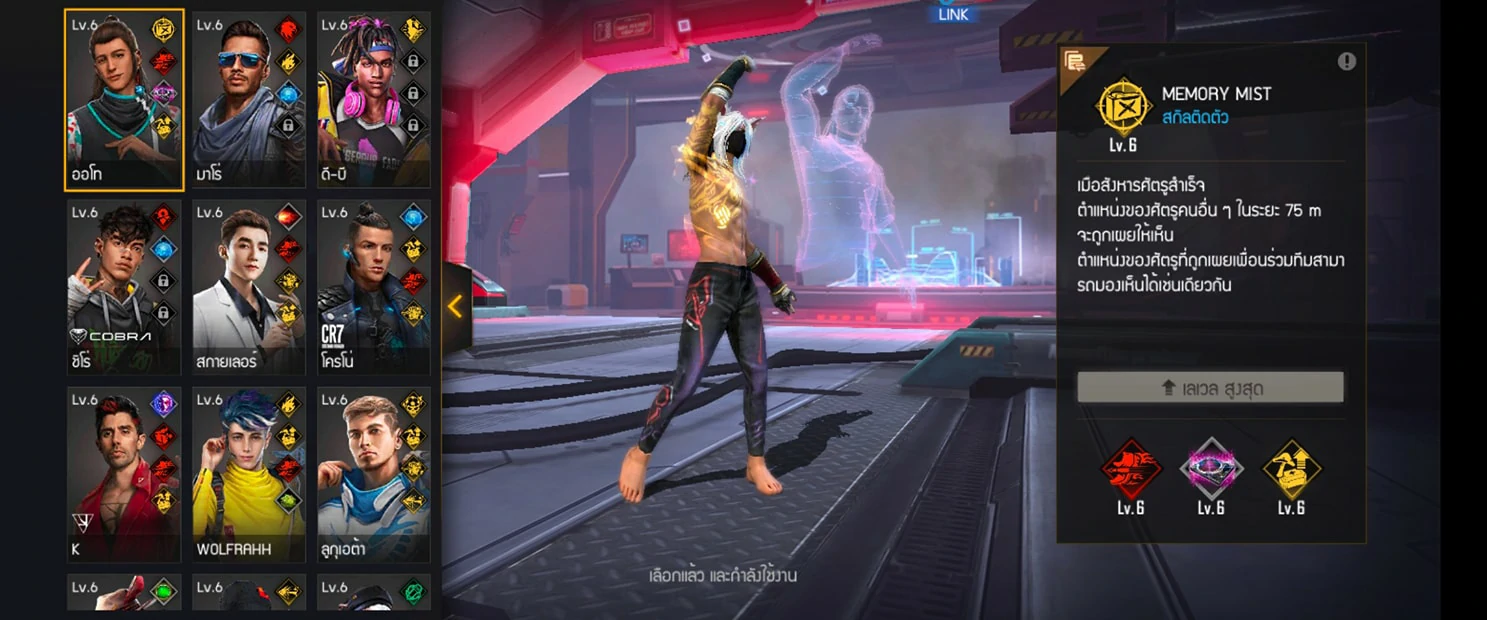The height and width of the screenshot is (620, 1487).
Task: Open the skill preset icon in panel corner
Action: tap(1075, 62)
